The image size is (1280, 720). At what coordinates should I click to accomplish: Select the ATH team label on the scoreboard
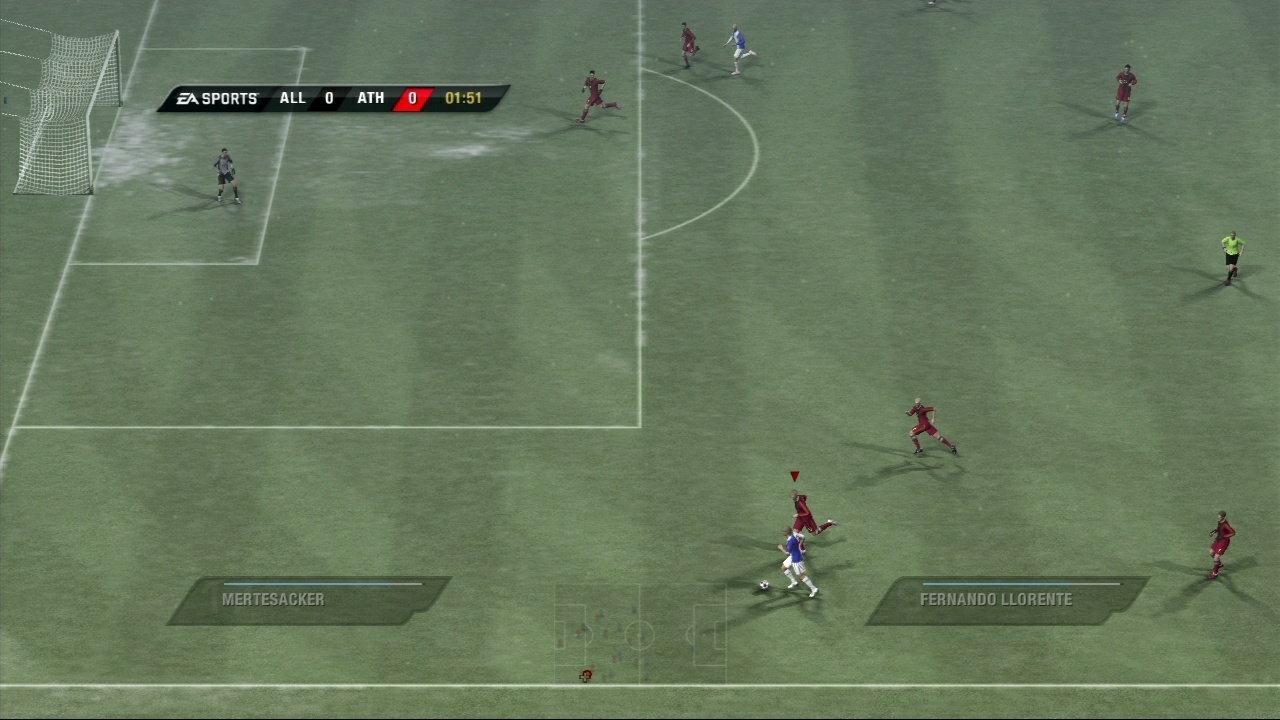point(372,98)
